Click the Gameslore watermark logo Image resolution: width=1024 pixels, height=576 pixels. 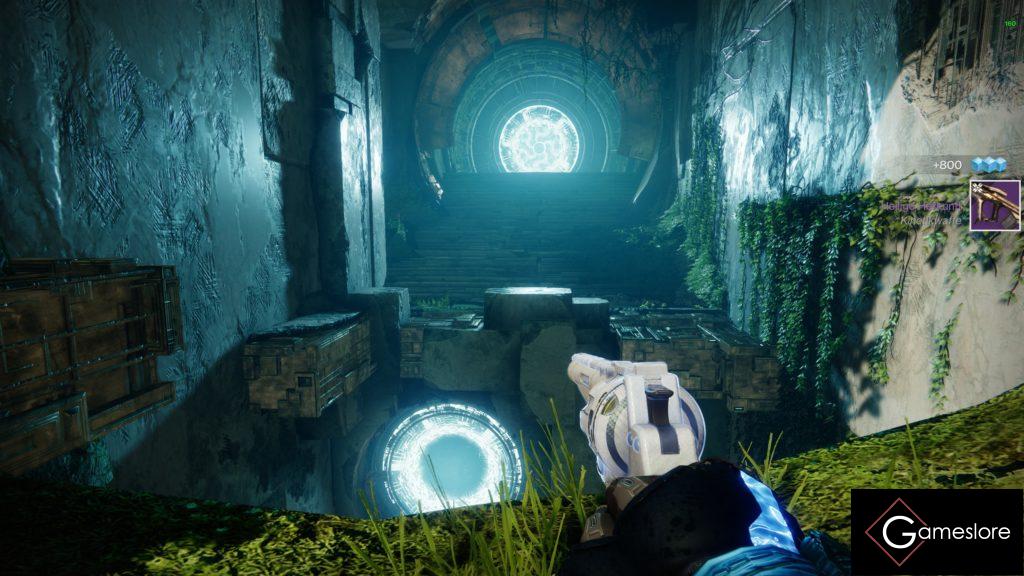click(936, 532)
